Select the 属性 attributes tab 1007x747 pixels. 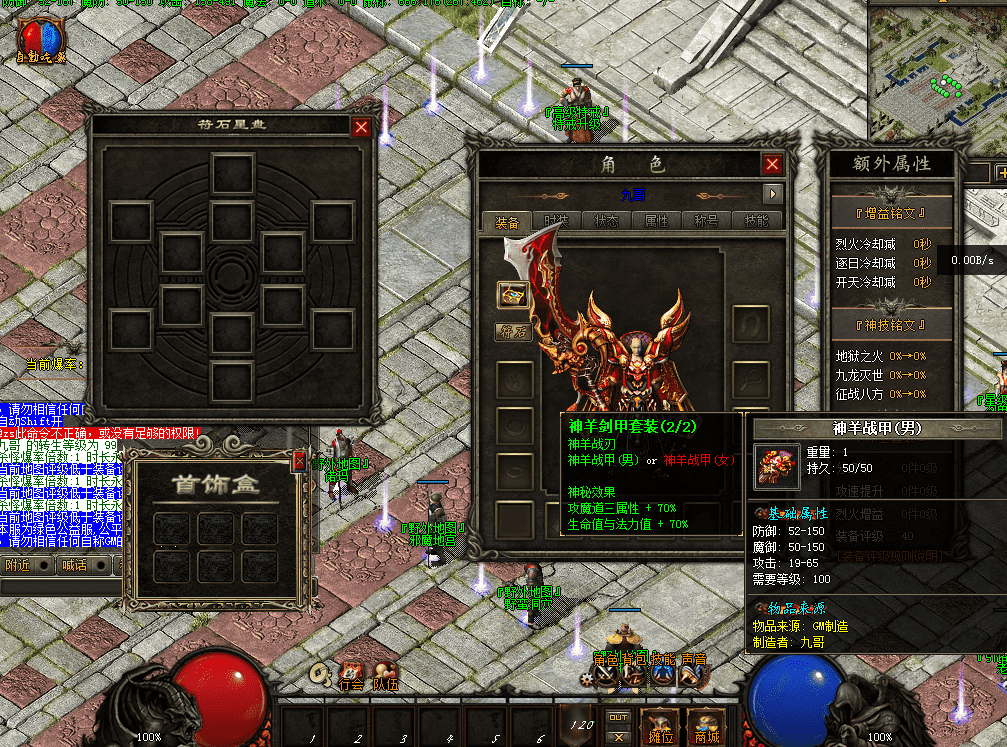[656, 222]
